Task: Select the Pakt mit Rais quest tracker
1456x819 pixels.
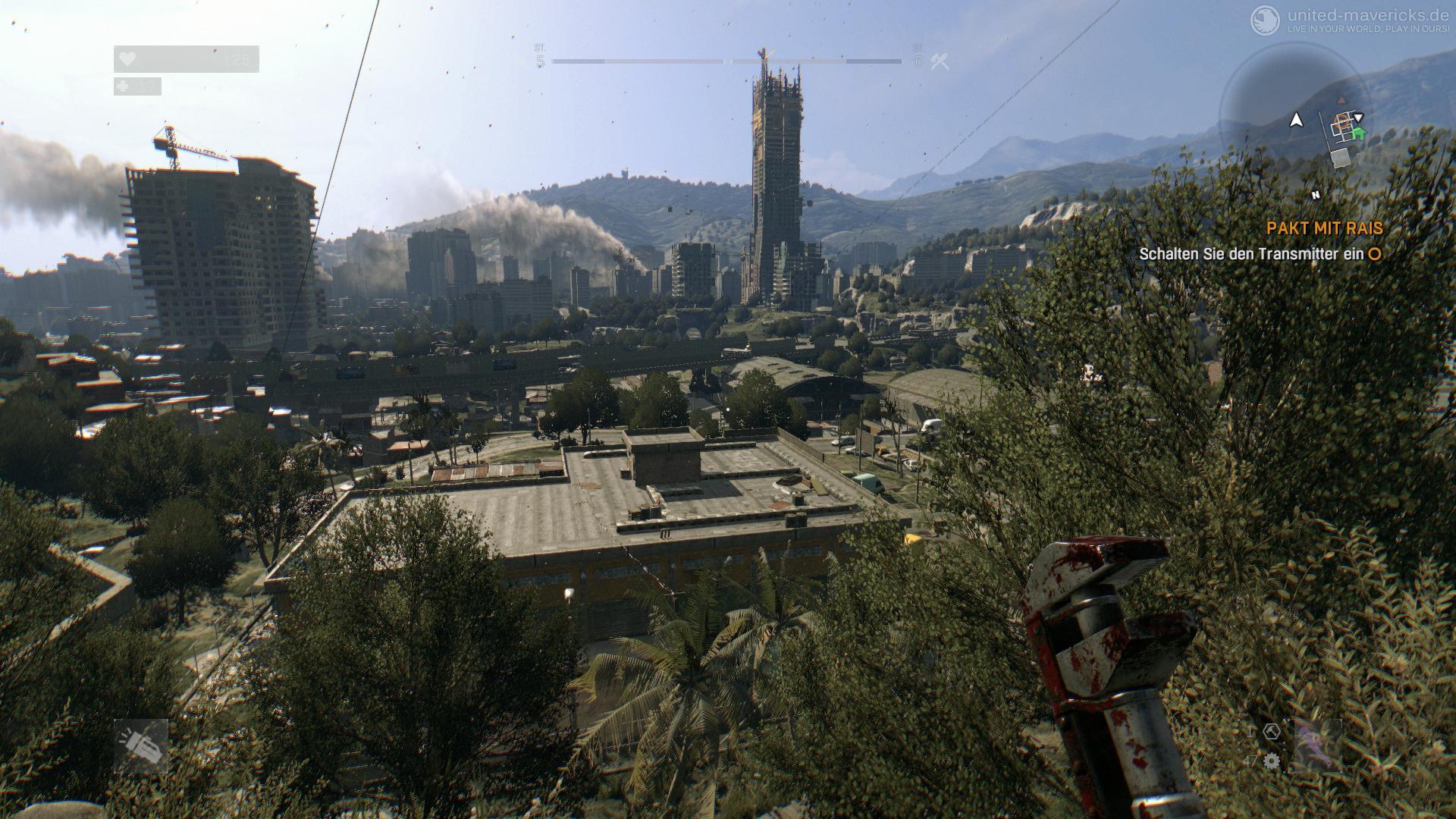Action: tap(1324, 228)
